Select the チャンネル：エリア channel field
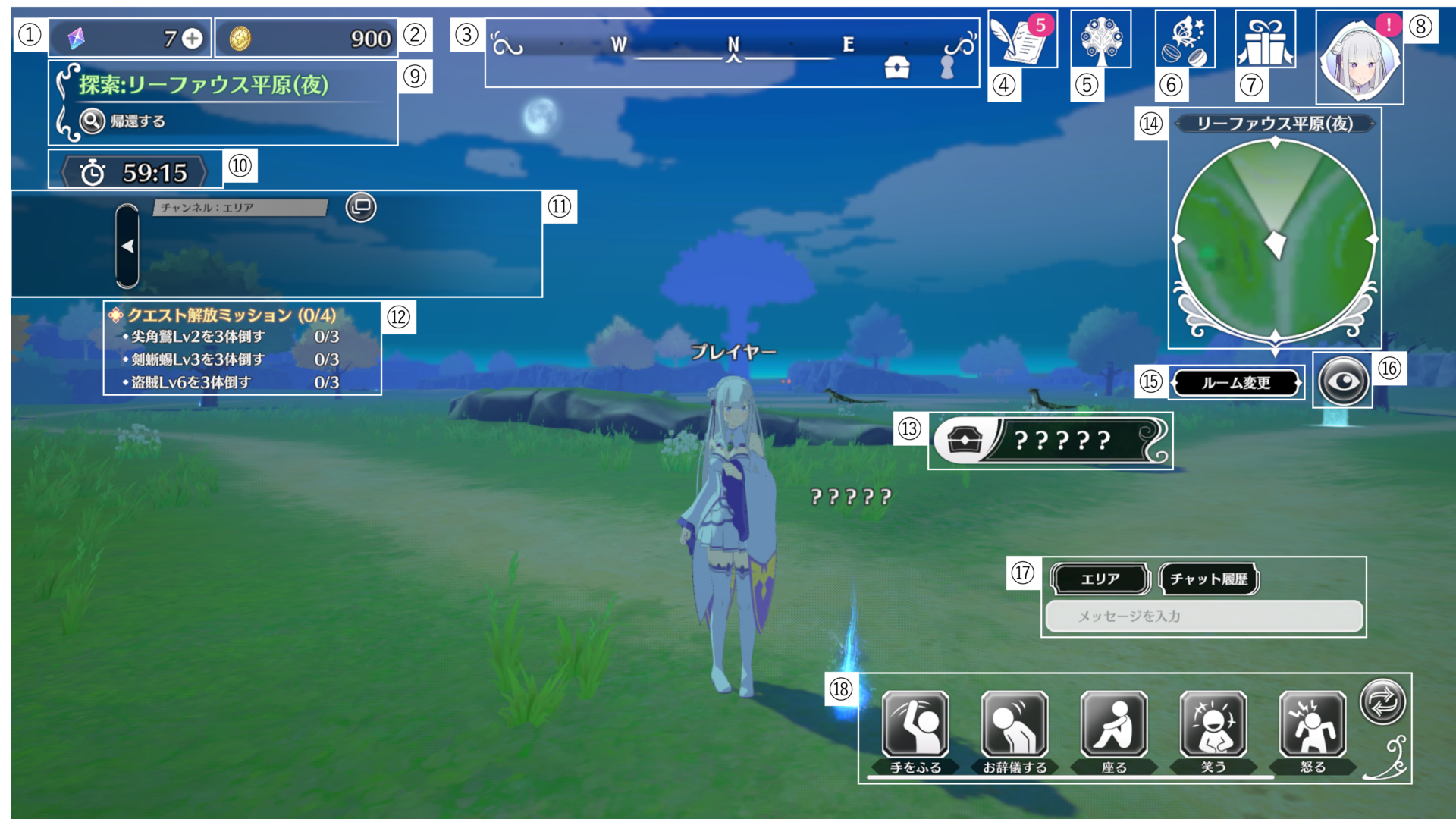Image resolution: width=1456 pixels, height=819 pixels. pyautogui.click(x=240, y=207)
